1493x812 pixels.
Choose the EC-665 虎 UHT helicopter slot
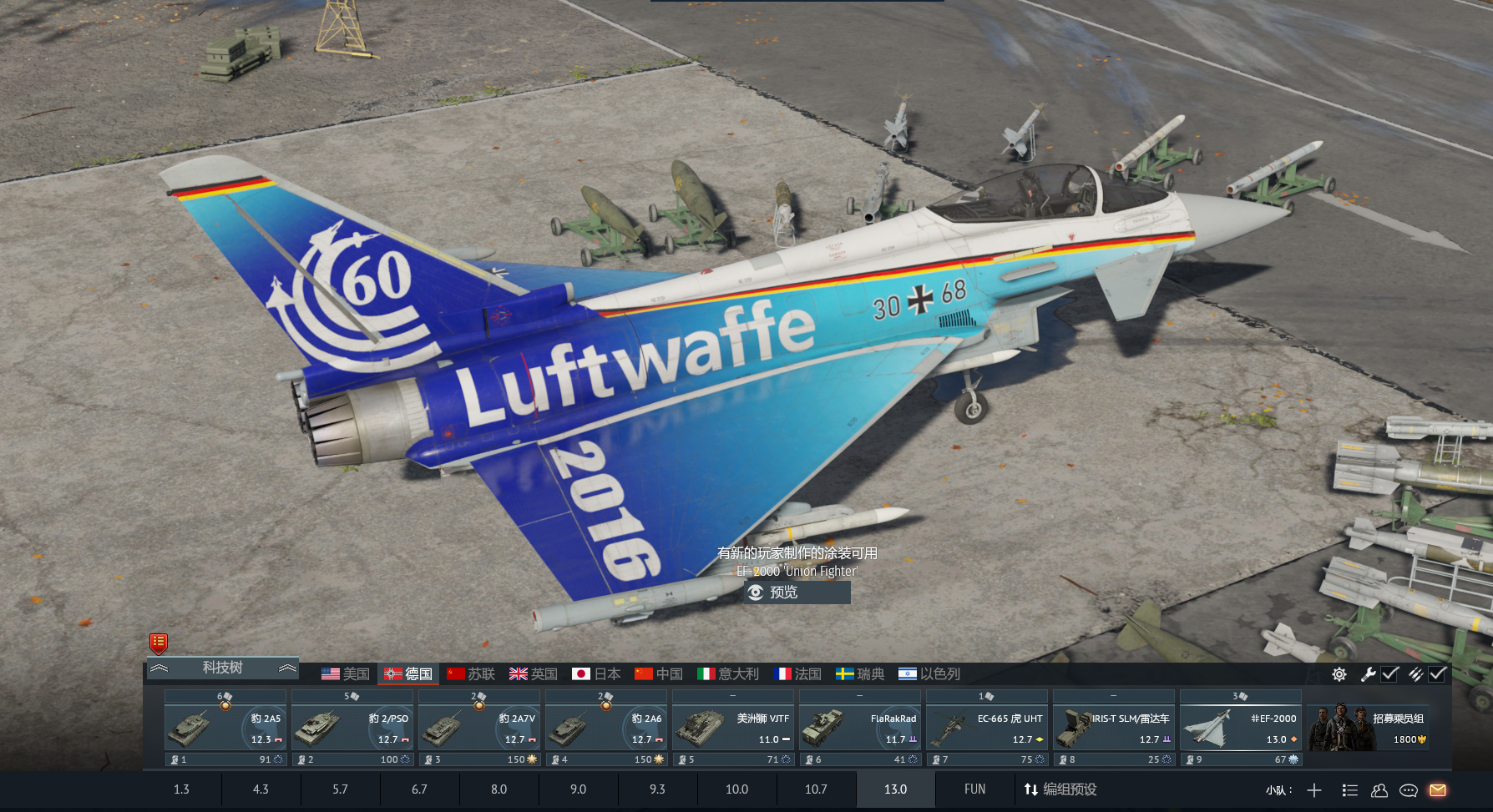point(987,728)
